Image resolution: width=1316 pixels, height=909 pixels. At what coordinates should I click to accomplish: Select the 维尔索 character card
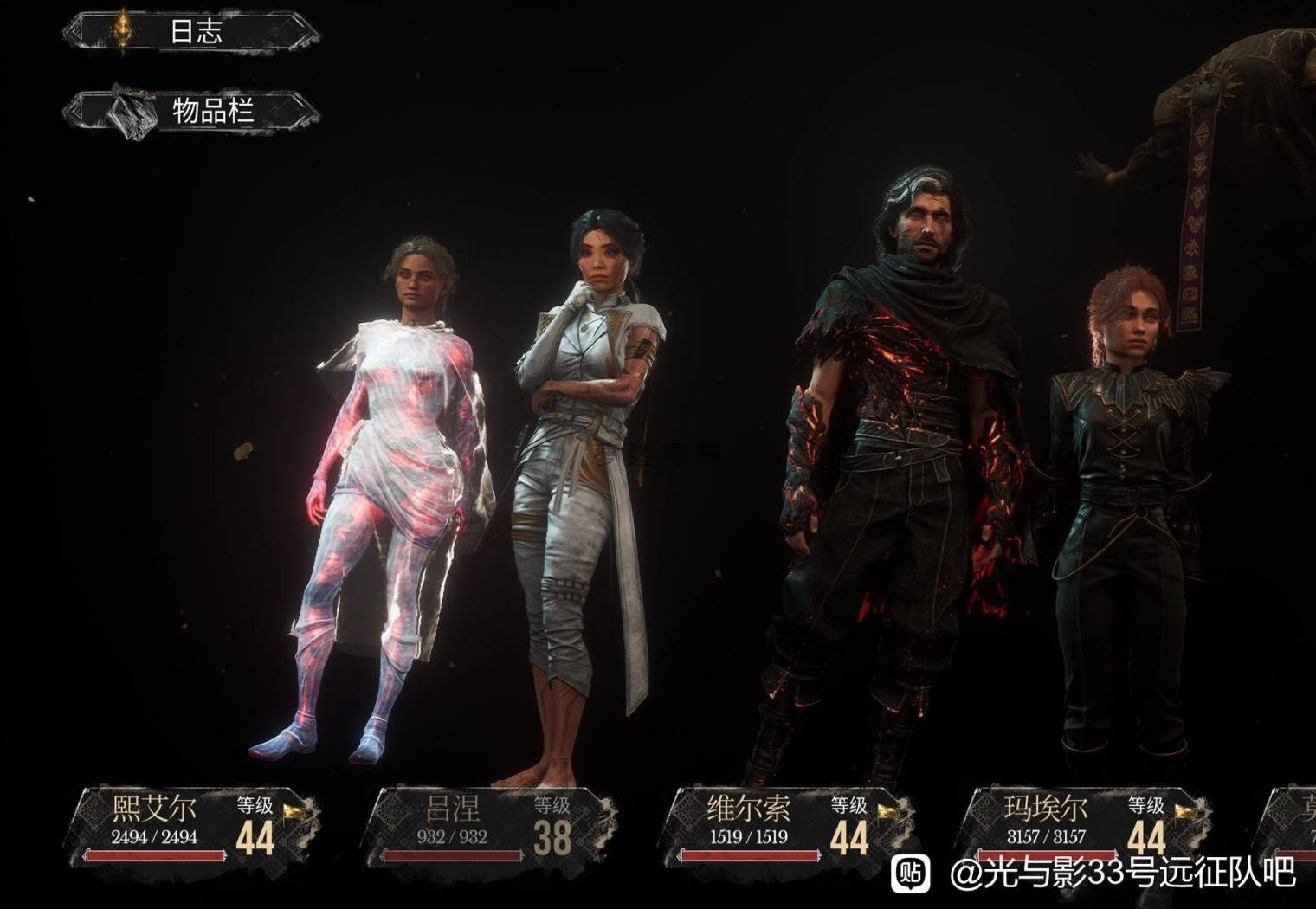(786, 826)
